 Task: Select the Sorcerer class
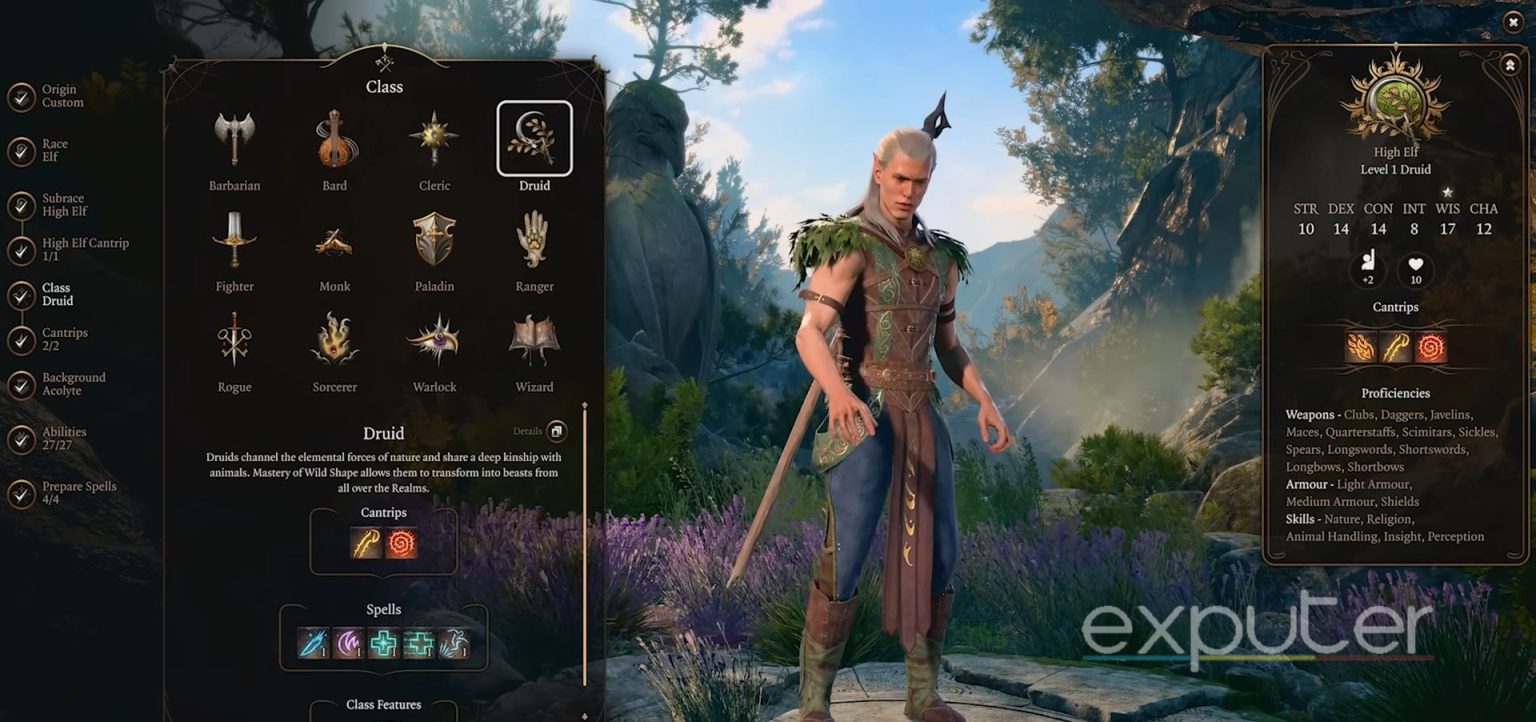tap(335, 340)
